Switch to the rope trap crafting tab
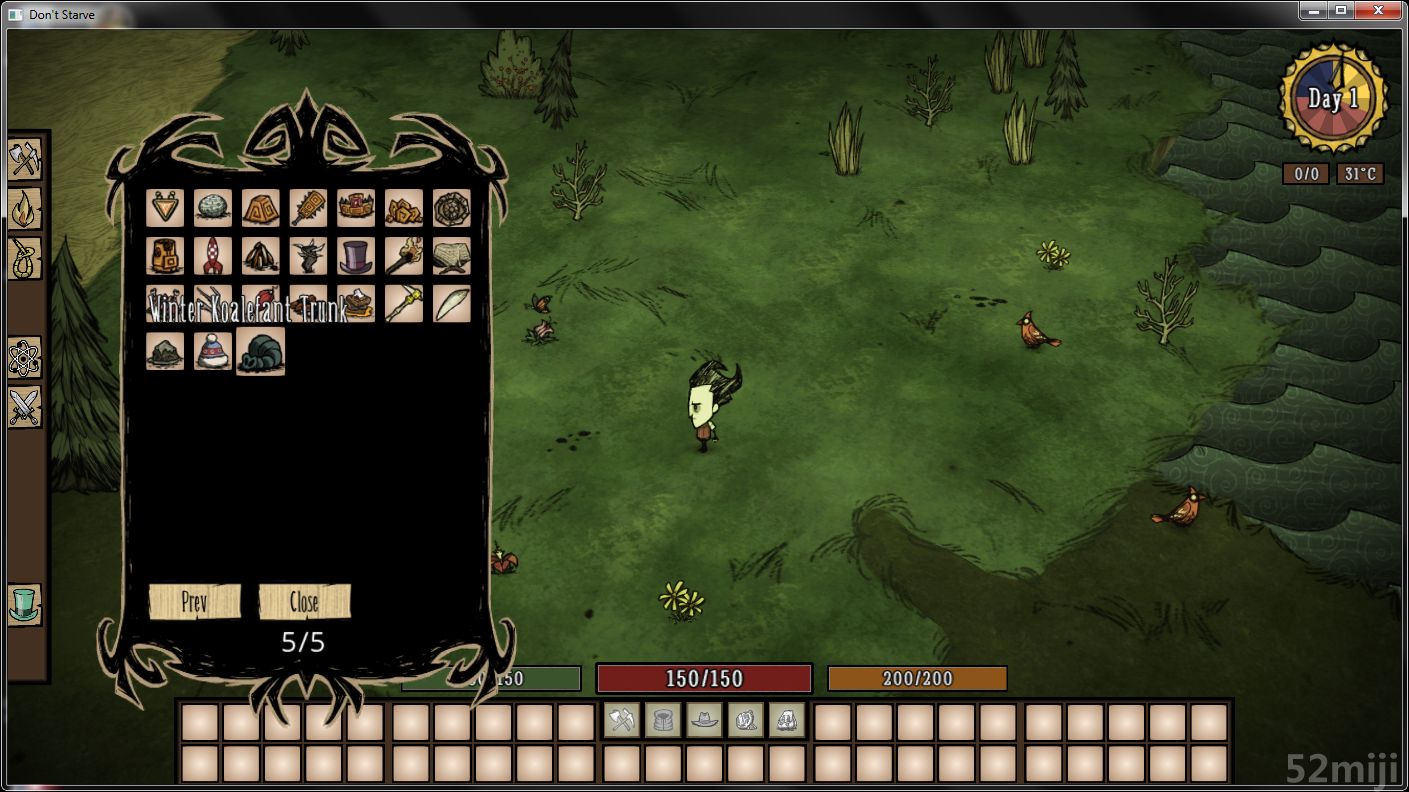 coord(25,259)
